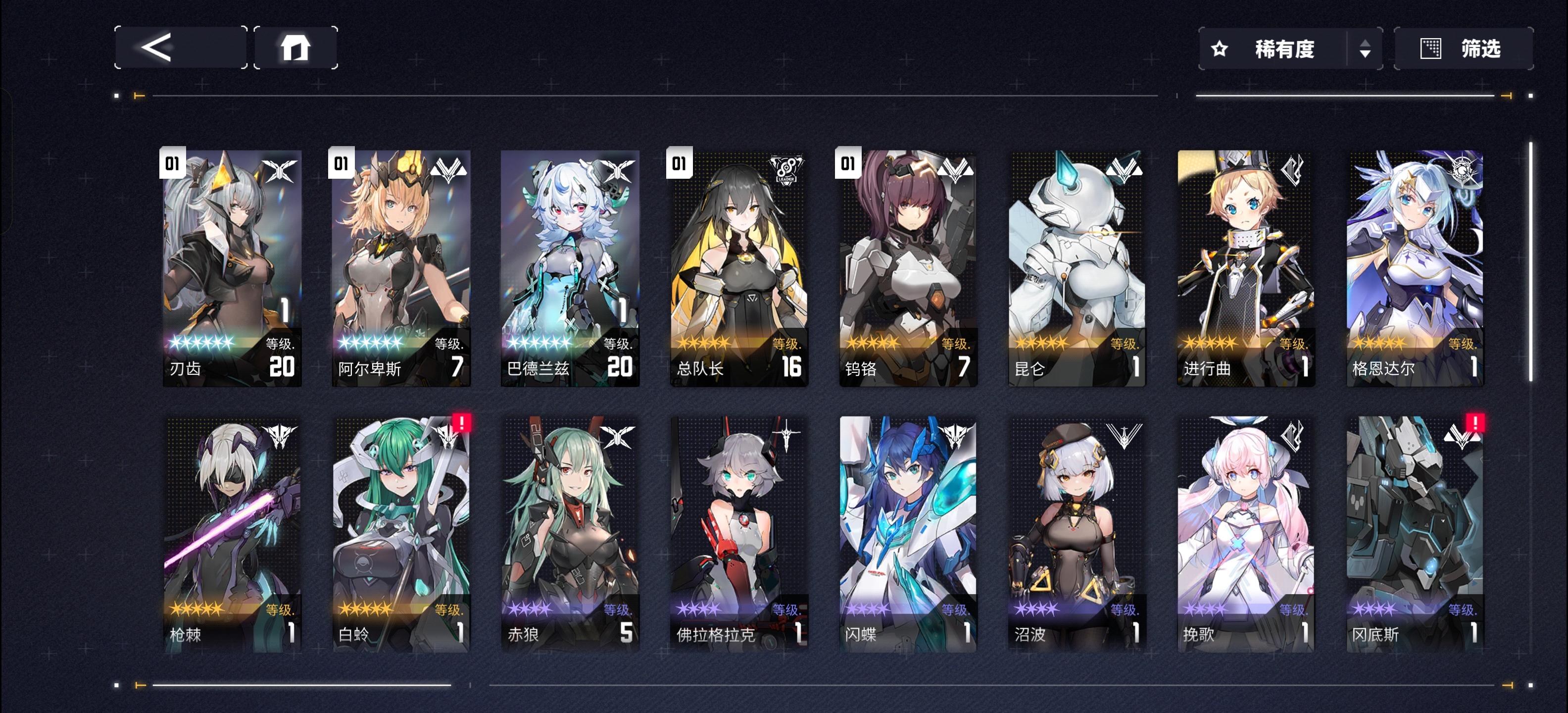Open the sort order arrows beside 稀有度
Image resolution: width=1568 pixels, height=713 pixels.
point(1365,49)
